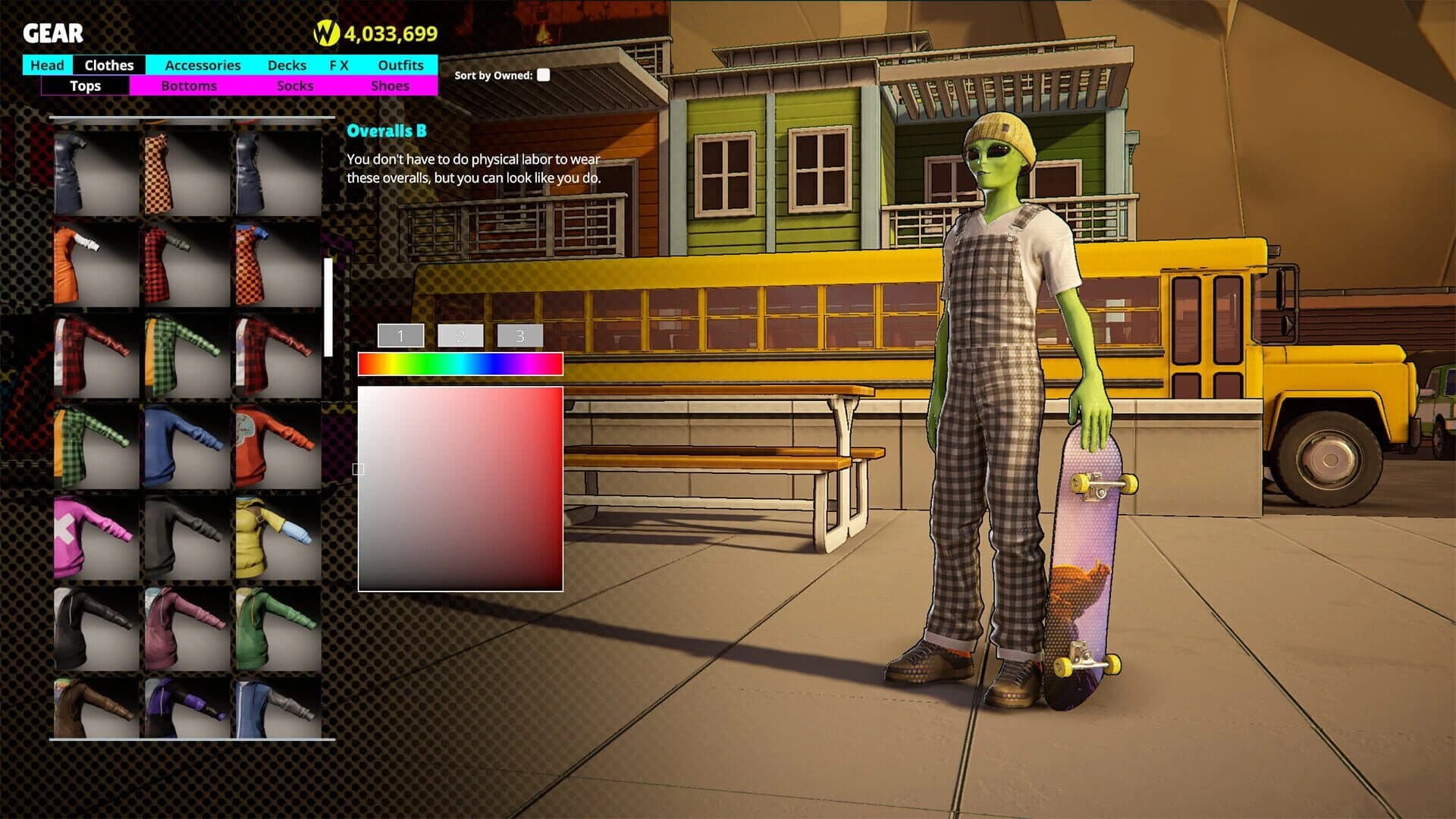Select color channel 2
Viewport: 1456px width, 819px height.
click(x=460, y=334)
